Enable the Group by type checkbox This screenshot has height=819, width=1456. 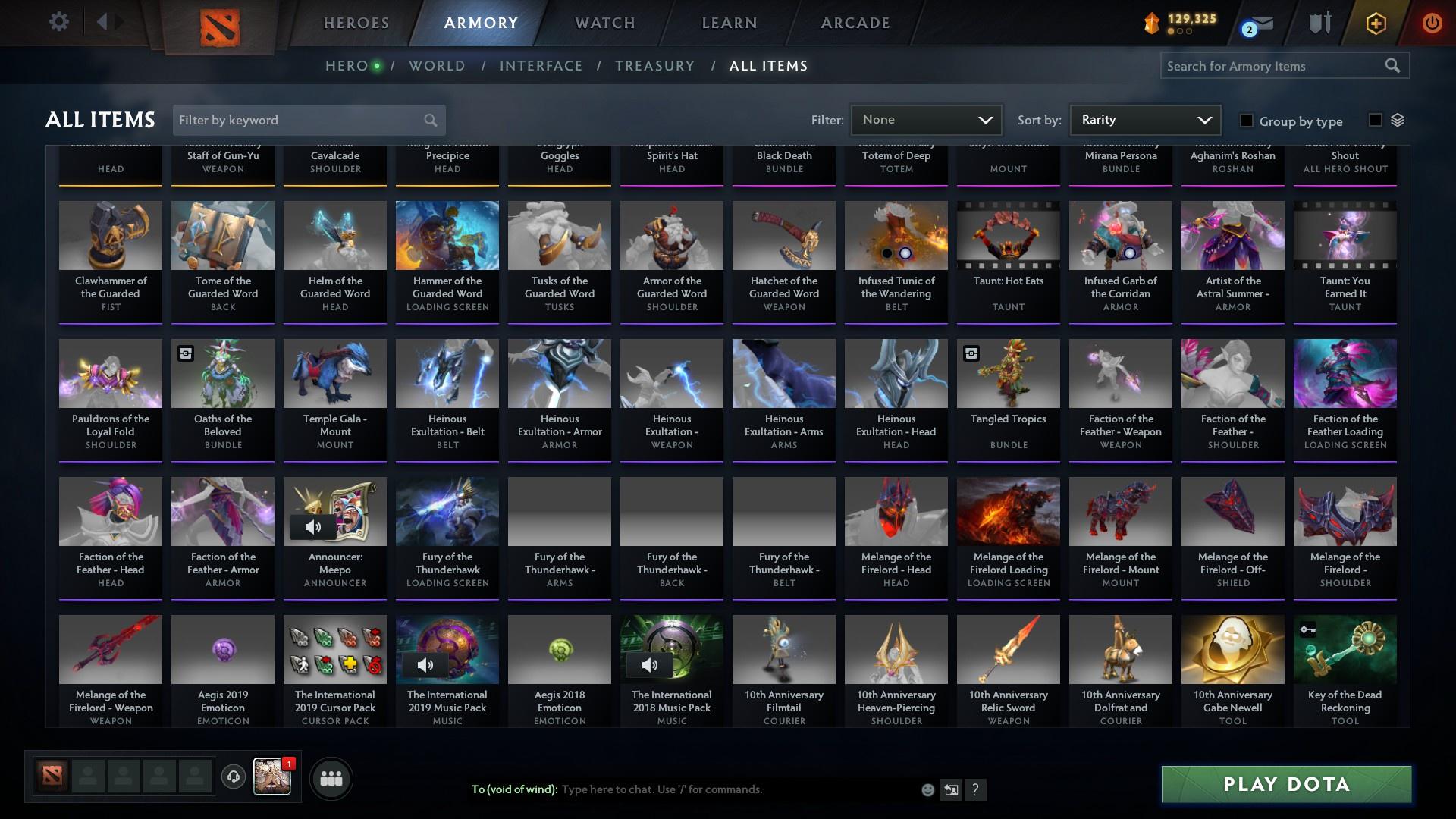(x=1246, y=121)
